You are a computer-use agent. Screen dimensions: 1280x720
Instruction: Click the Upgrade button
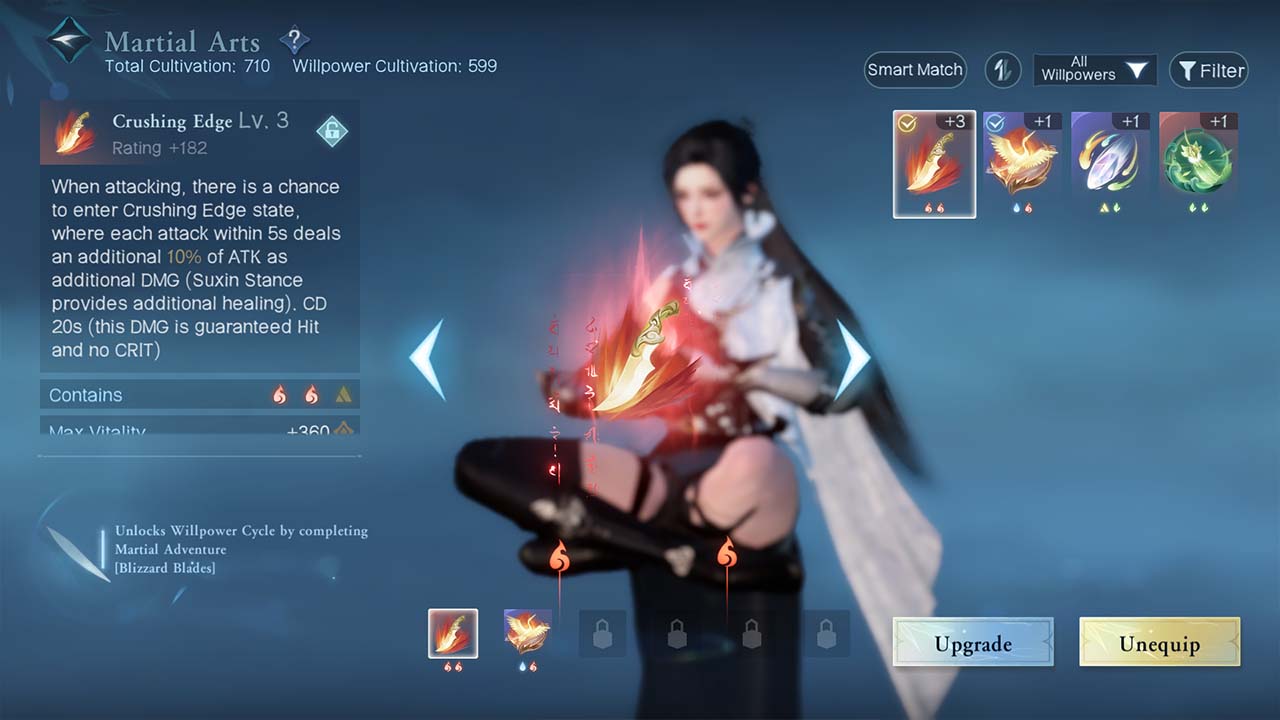[x=972, y=642]
